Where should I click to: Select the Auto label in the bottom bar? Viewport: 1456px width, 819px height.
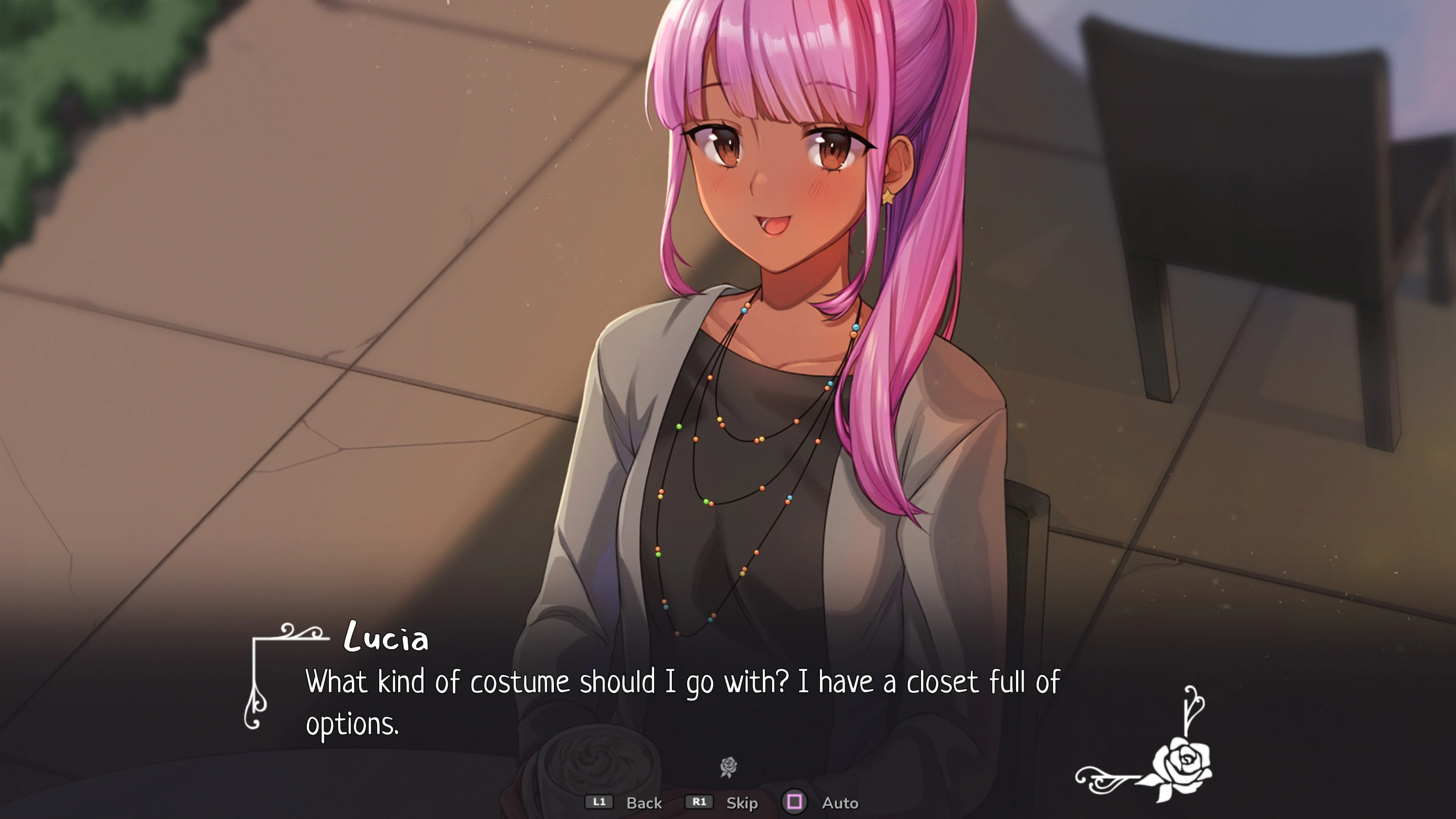841,803
